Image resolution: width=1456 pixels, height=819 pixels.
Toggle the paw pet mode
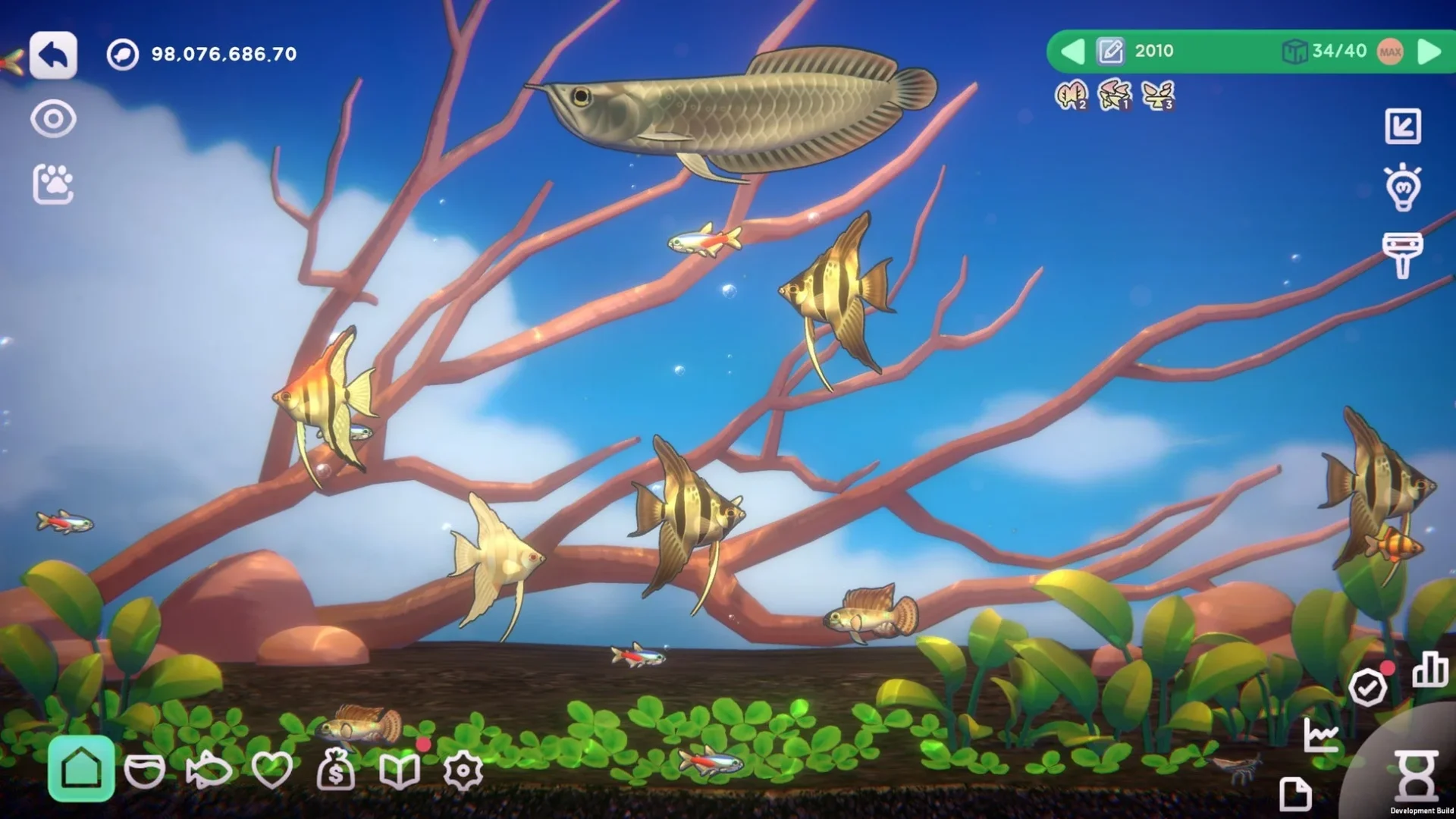click(53, 180)
